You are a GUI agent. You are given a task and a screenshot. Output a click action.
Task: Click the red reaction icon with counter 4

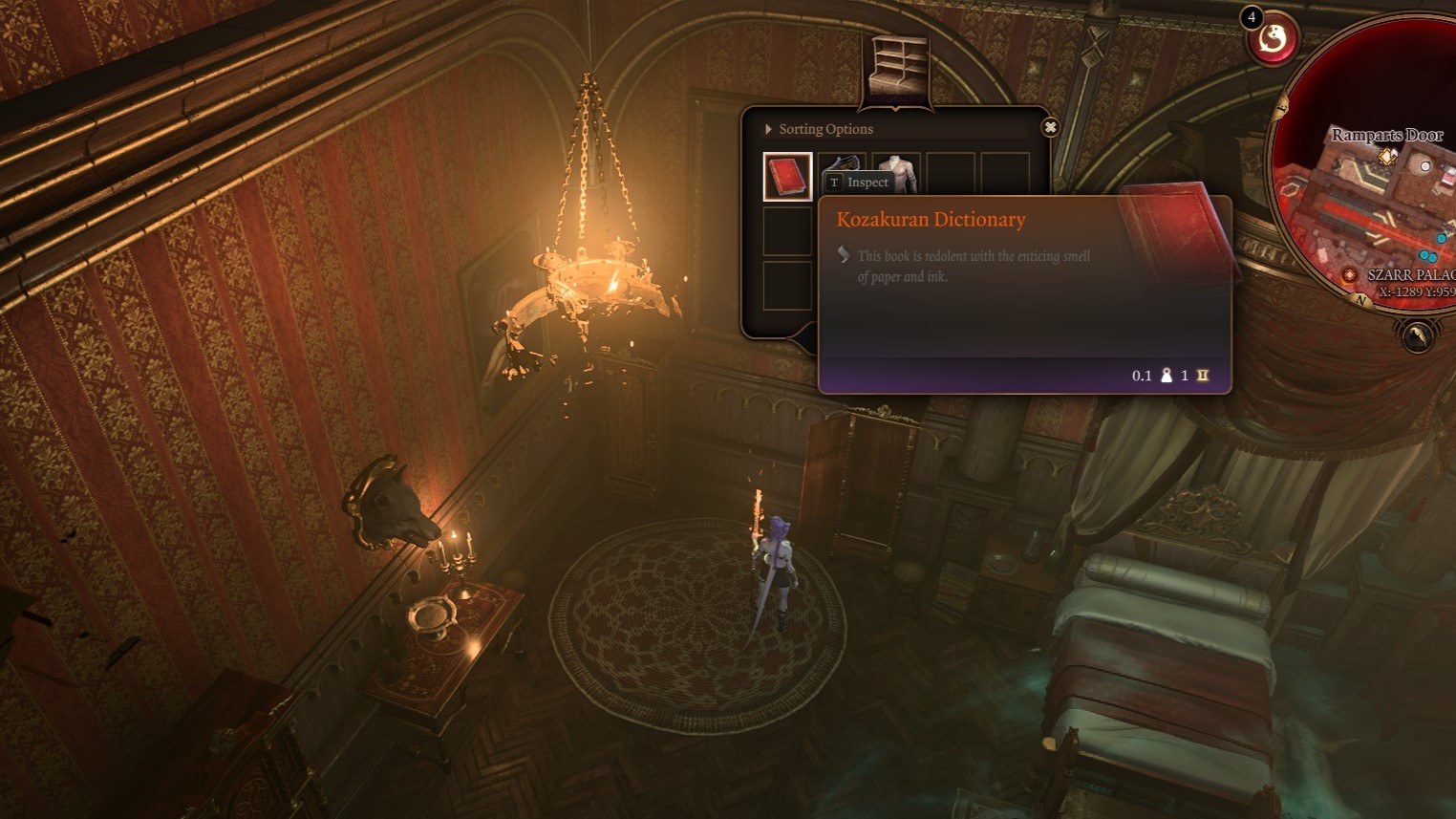pyautogui.click(x=1273, y=39)
